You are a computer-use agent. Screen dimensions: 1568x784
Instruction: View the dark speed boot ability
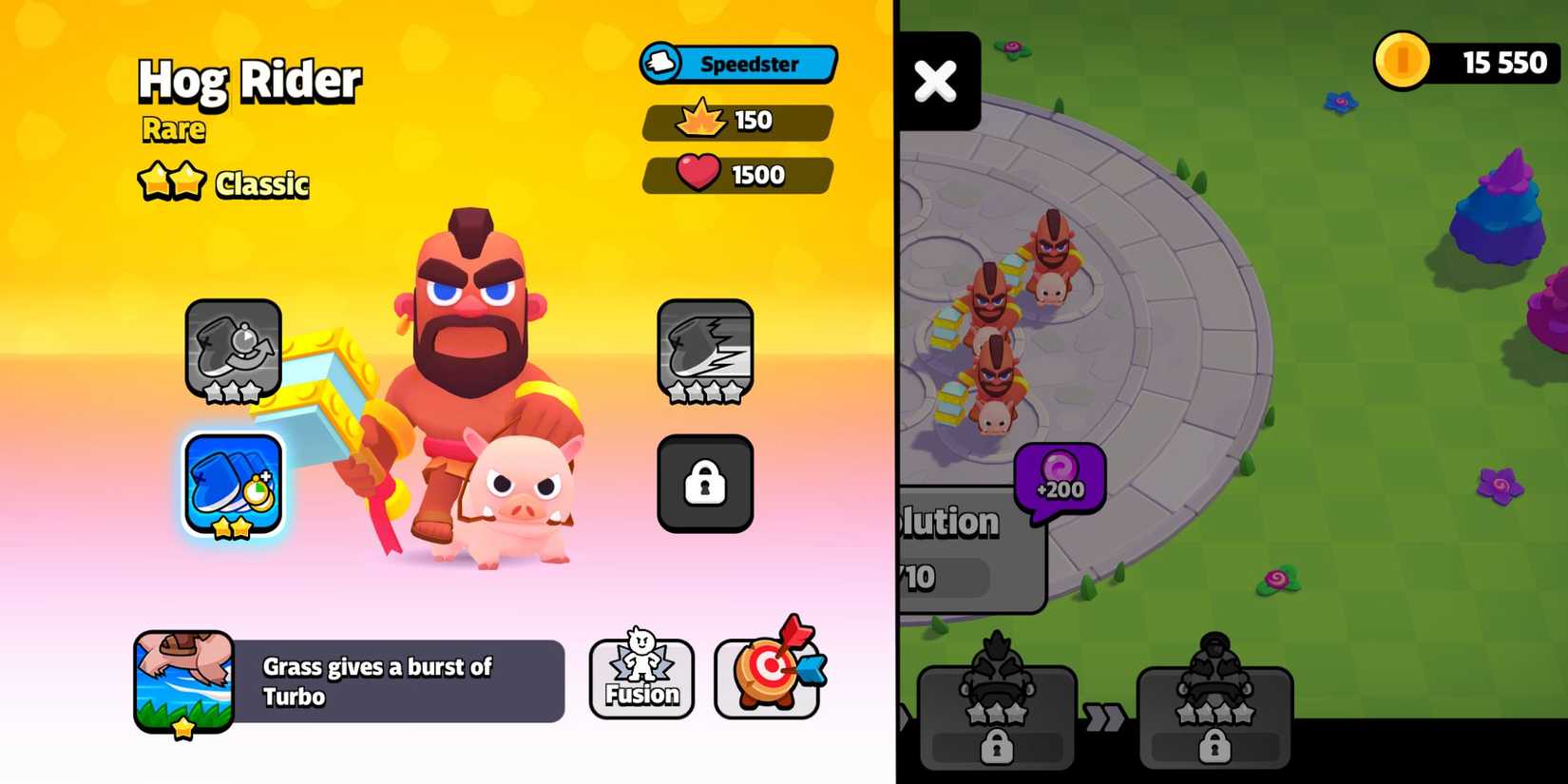(x=704, y=352)
